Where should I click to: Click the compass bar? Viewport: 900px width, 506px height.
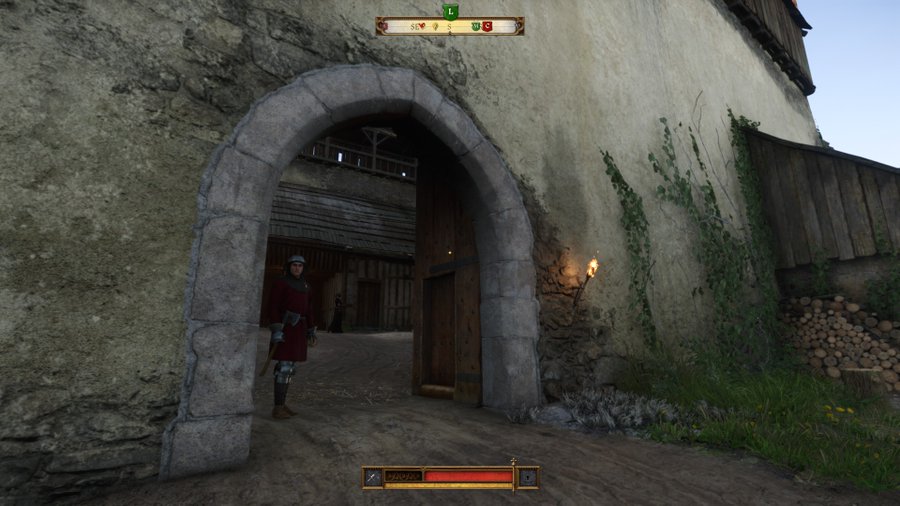click(450, 26)
